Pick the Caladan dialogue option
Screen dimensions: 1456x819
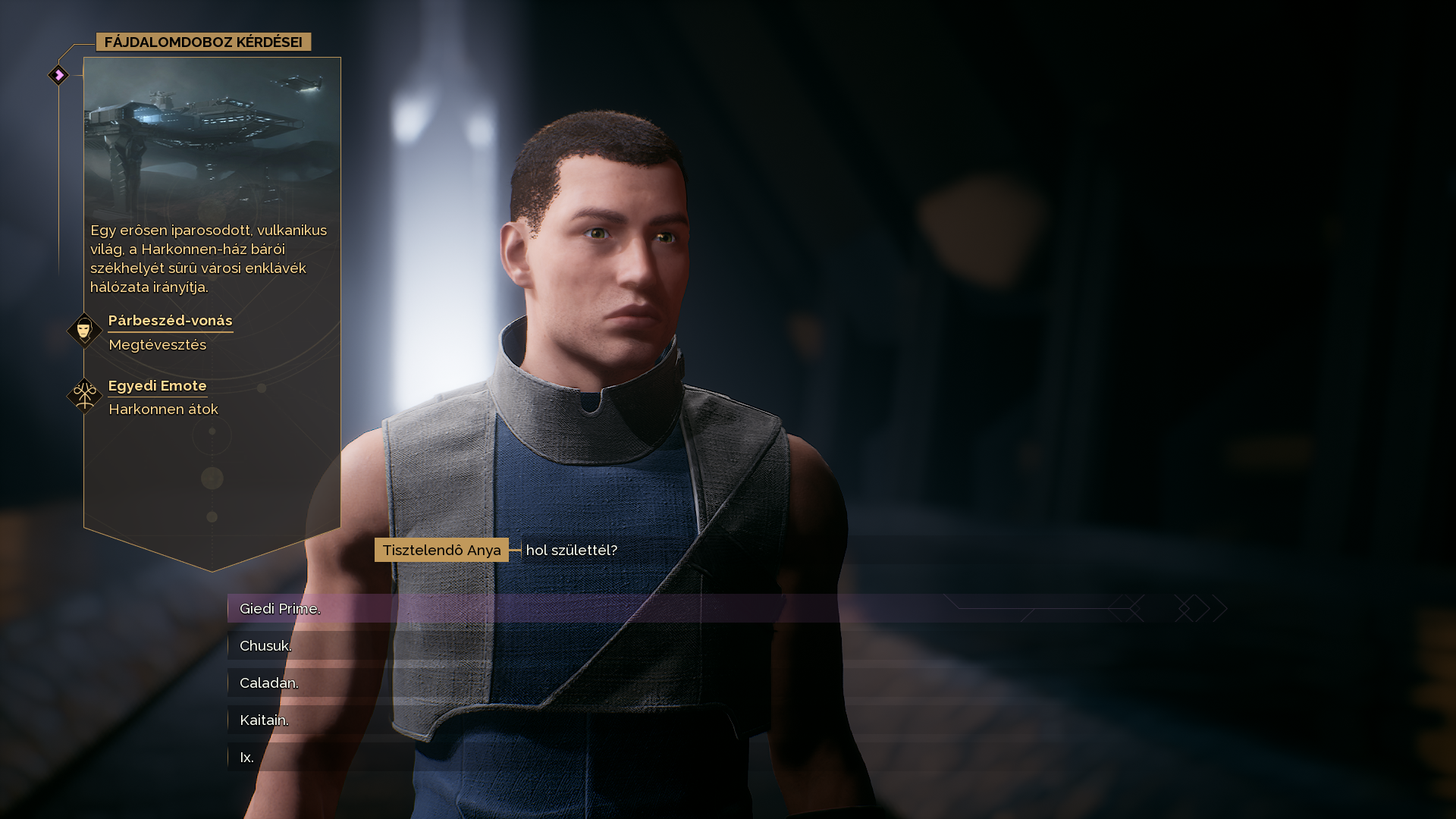pos(269,683)
